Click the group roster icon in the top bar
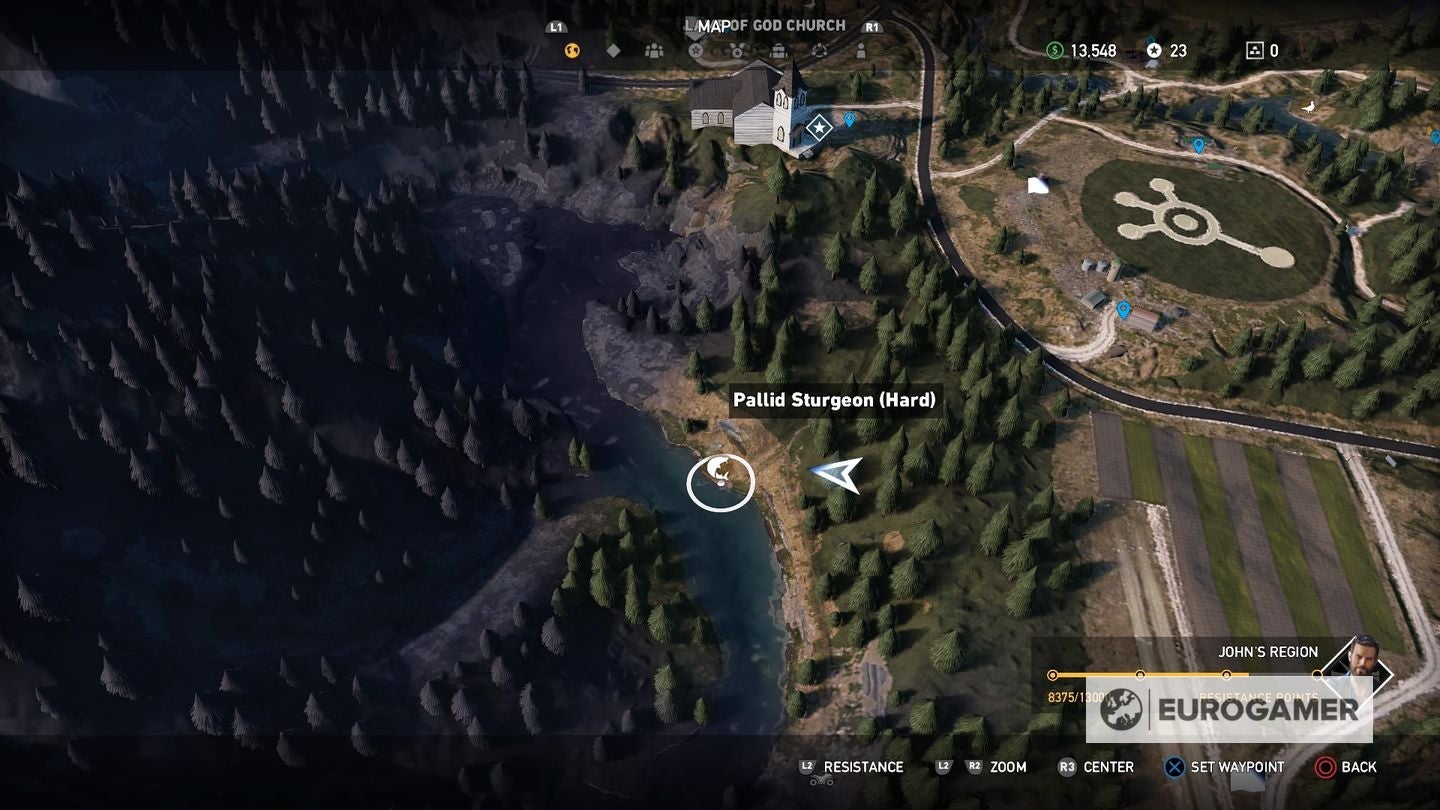 coord(655,50)
